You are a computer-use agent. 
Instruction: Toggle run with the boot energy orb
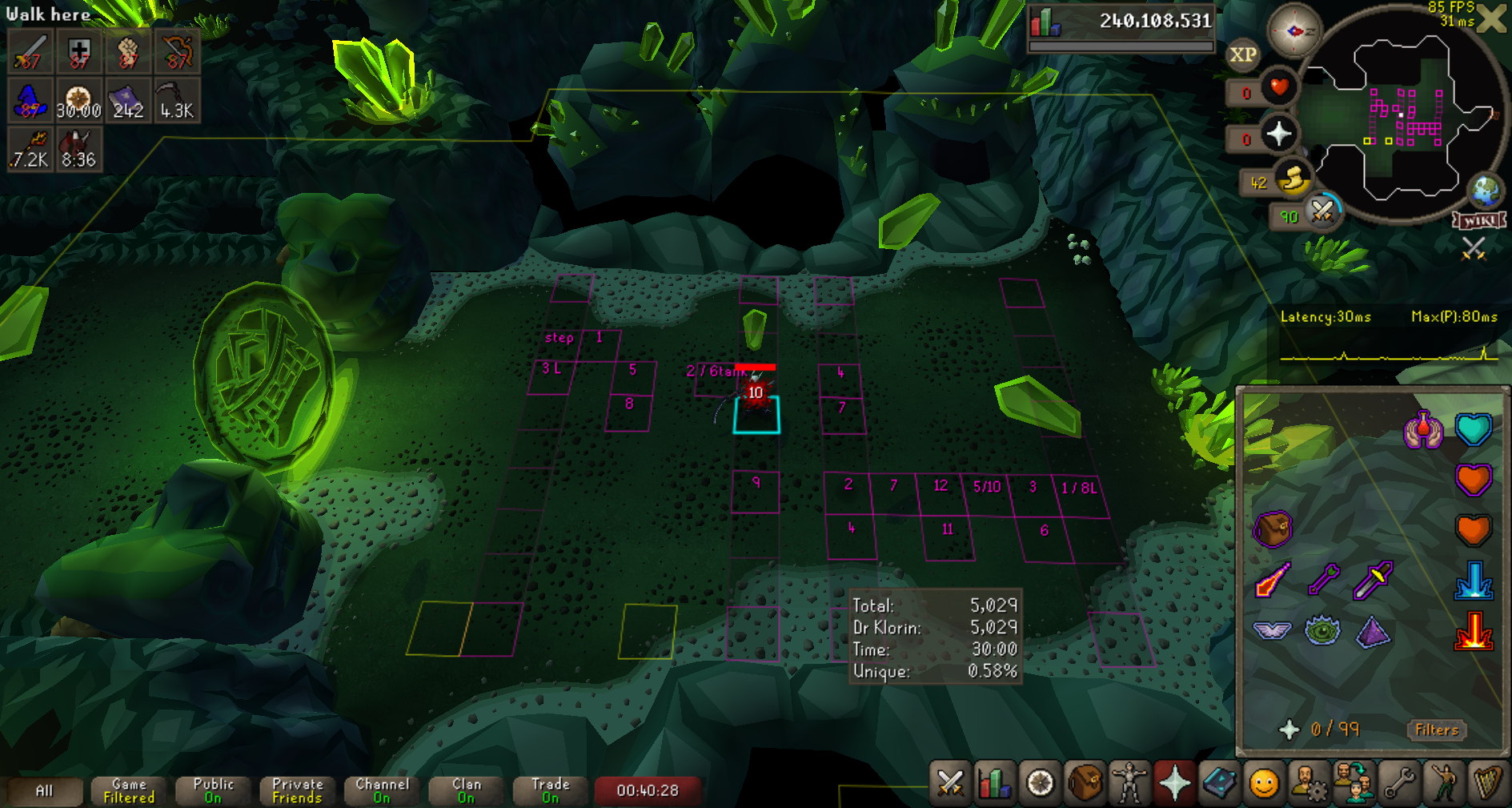1291,181
